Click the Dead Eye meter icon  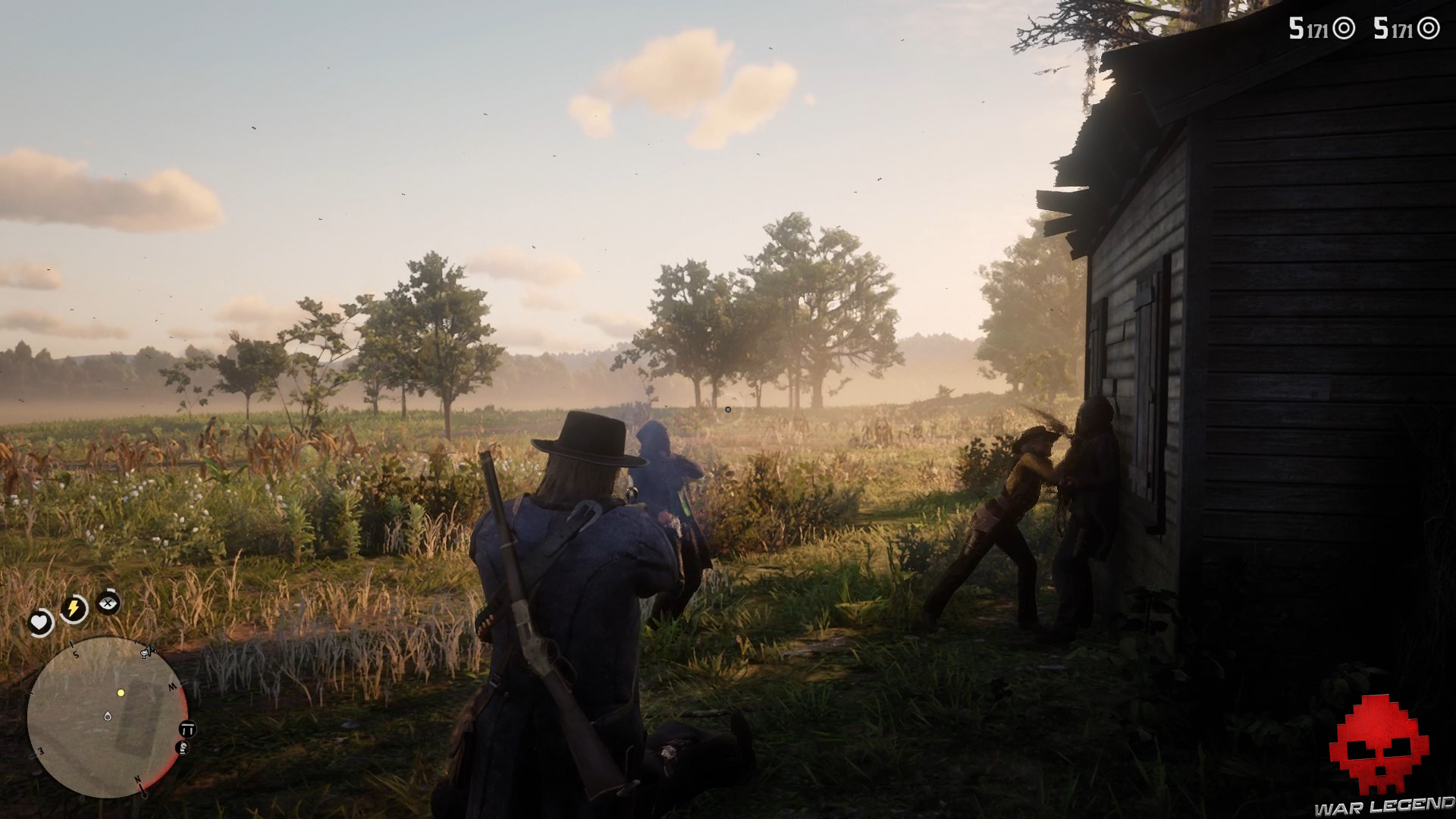pos(108,604)
